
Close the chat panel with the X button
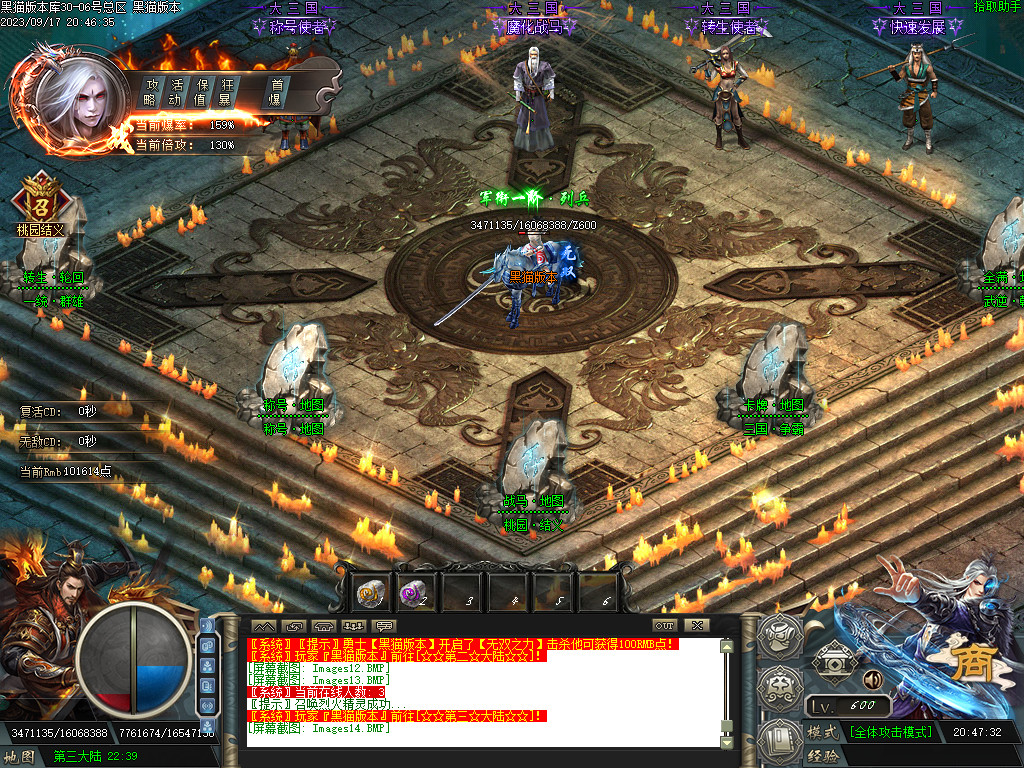(696, 625)
